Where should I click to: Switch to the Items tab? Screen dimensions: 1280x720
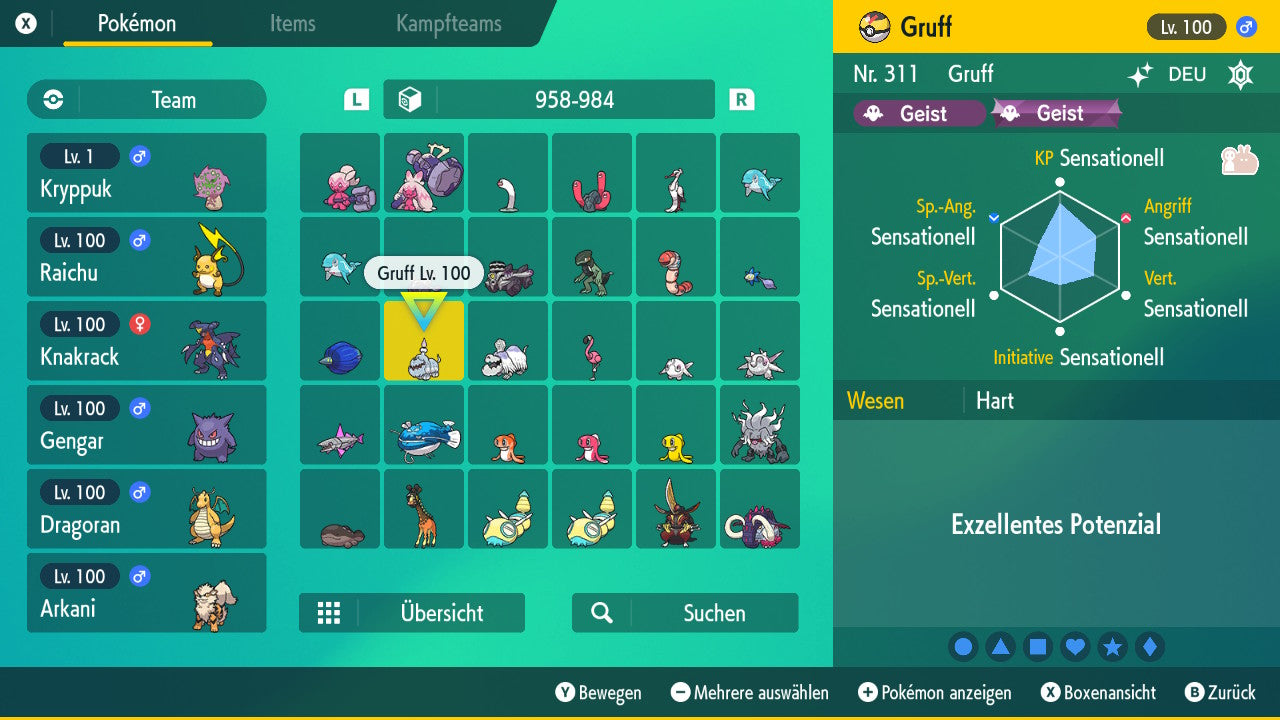click(x=292, y=24)
